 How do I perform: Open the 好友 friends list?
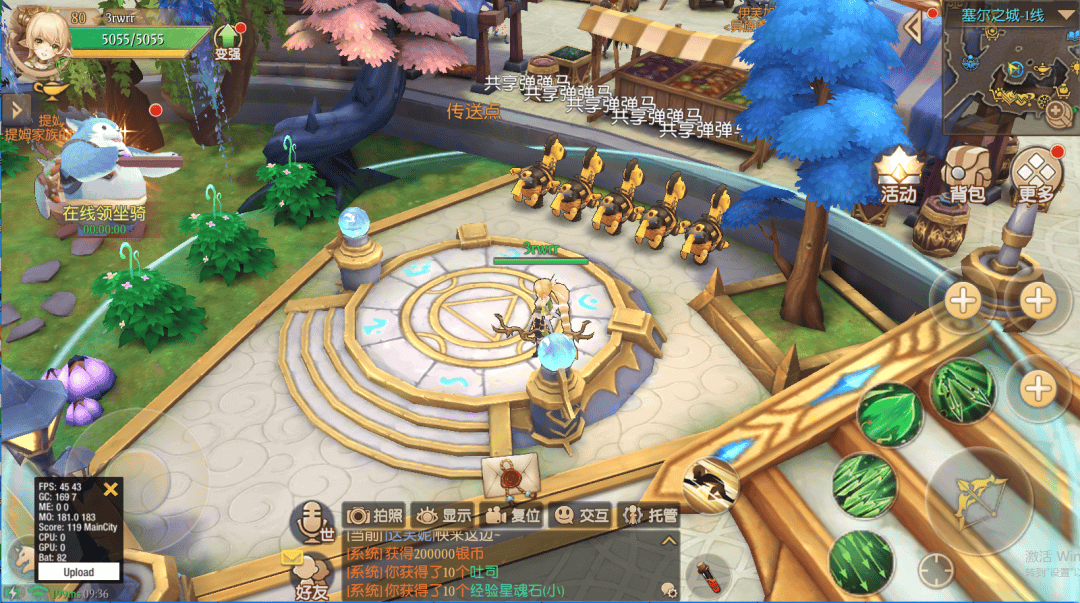312,580
